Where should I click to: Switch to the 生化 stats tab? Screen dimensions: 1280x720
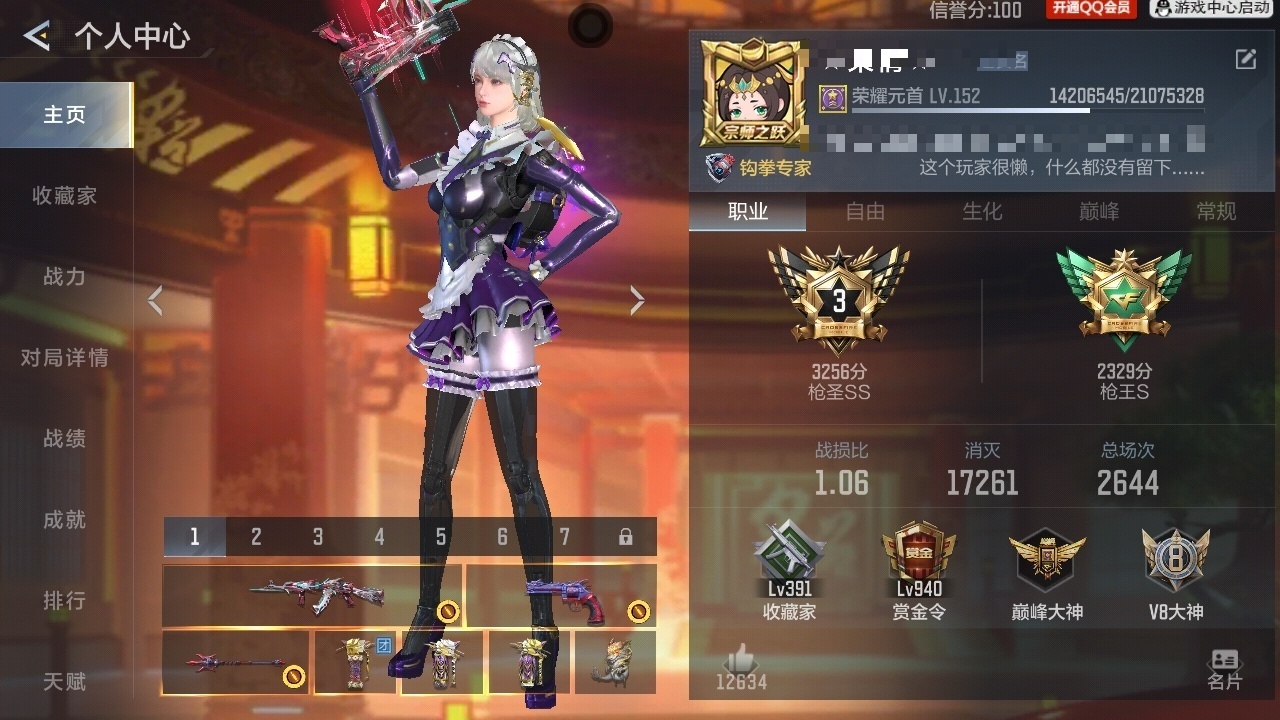point(982,211)
